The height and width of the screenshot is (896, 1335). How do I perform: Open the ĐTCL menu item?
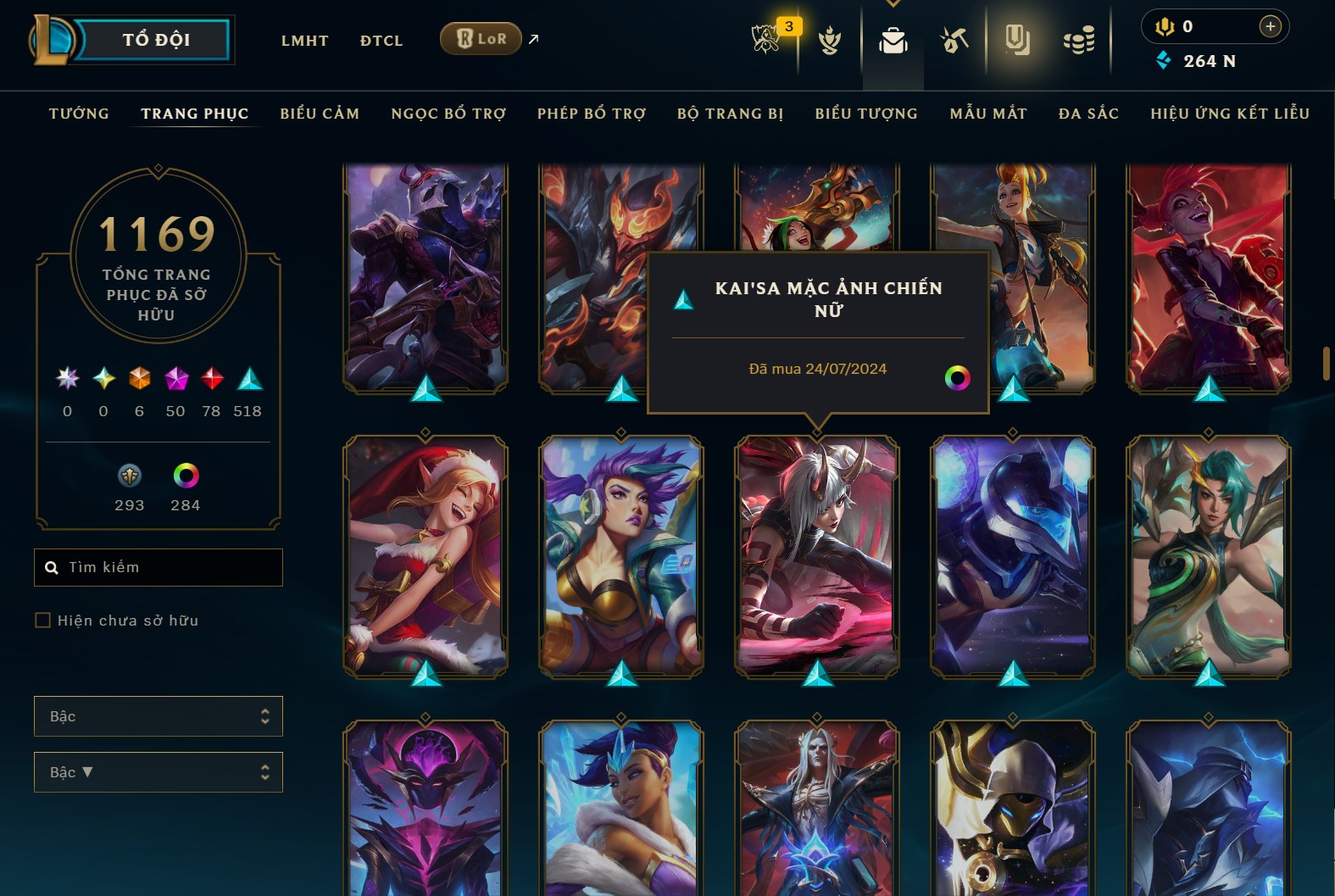coord(381,40)
